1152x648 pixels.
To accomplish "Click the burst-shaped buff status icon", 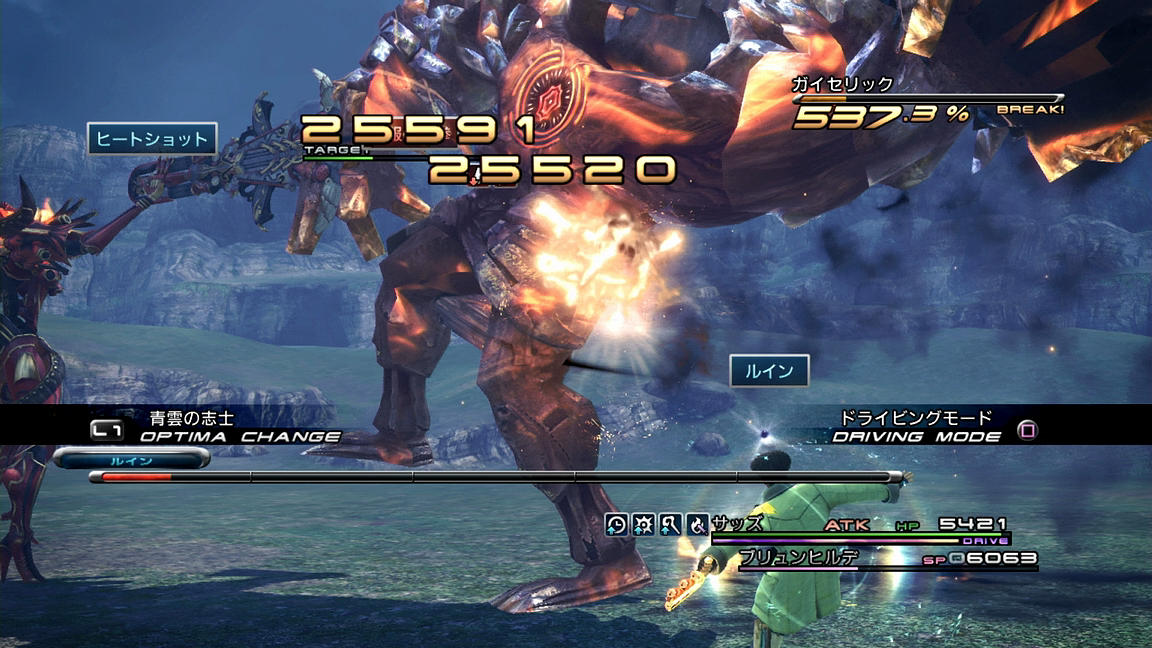I will (x=644, y=524).
